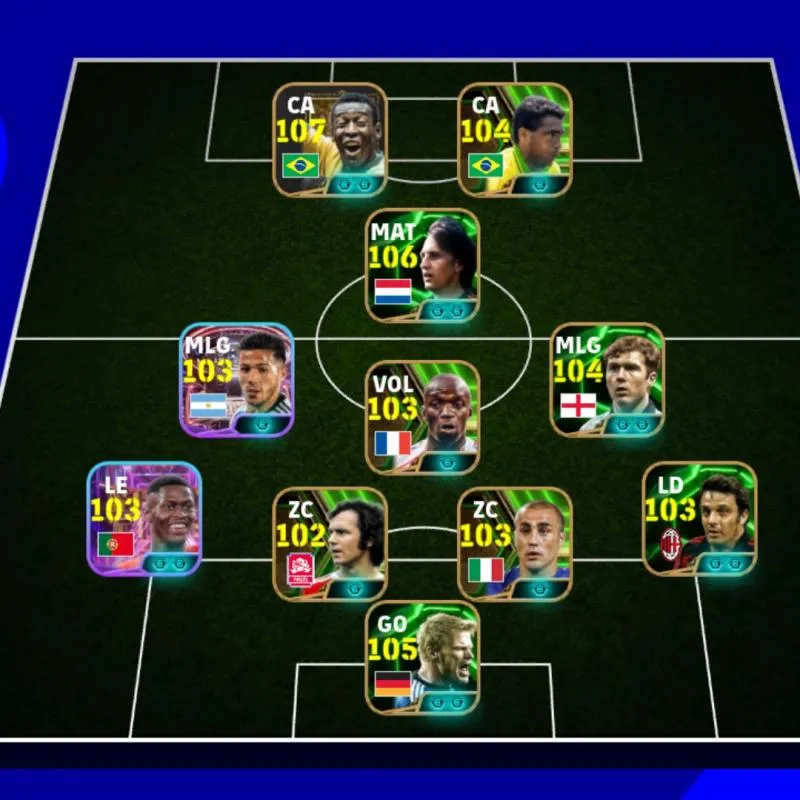Open the VOL 103 France player card
Image resolution: width=800 pixels, height=800 pixels.
(x=422, y=418)
